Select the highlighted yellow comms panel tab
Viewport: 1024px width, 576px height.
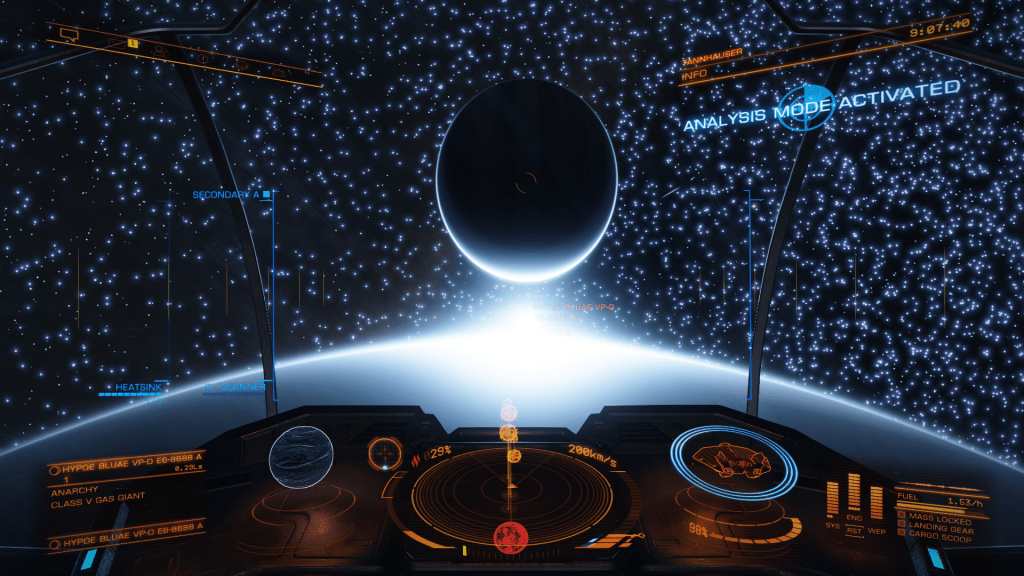132,43
